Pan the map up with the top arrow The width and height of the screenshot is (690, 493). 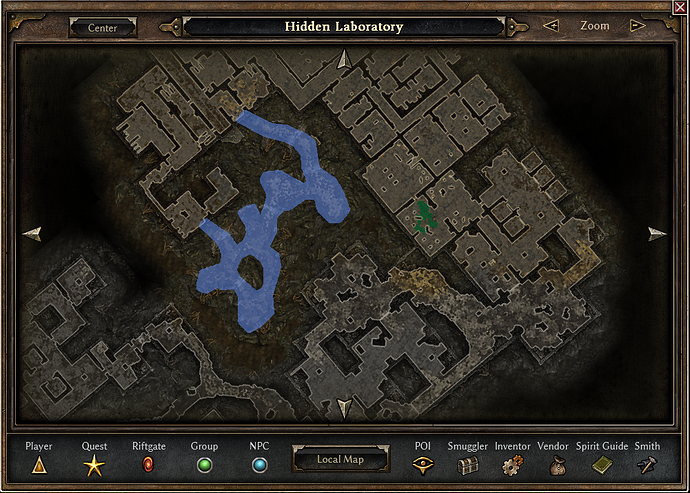pos(344,60)
